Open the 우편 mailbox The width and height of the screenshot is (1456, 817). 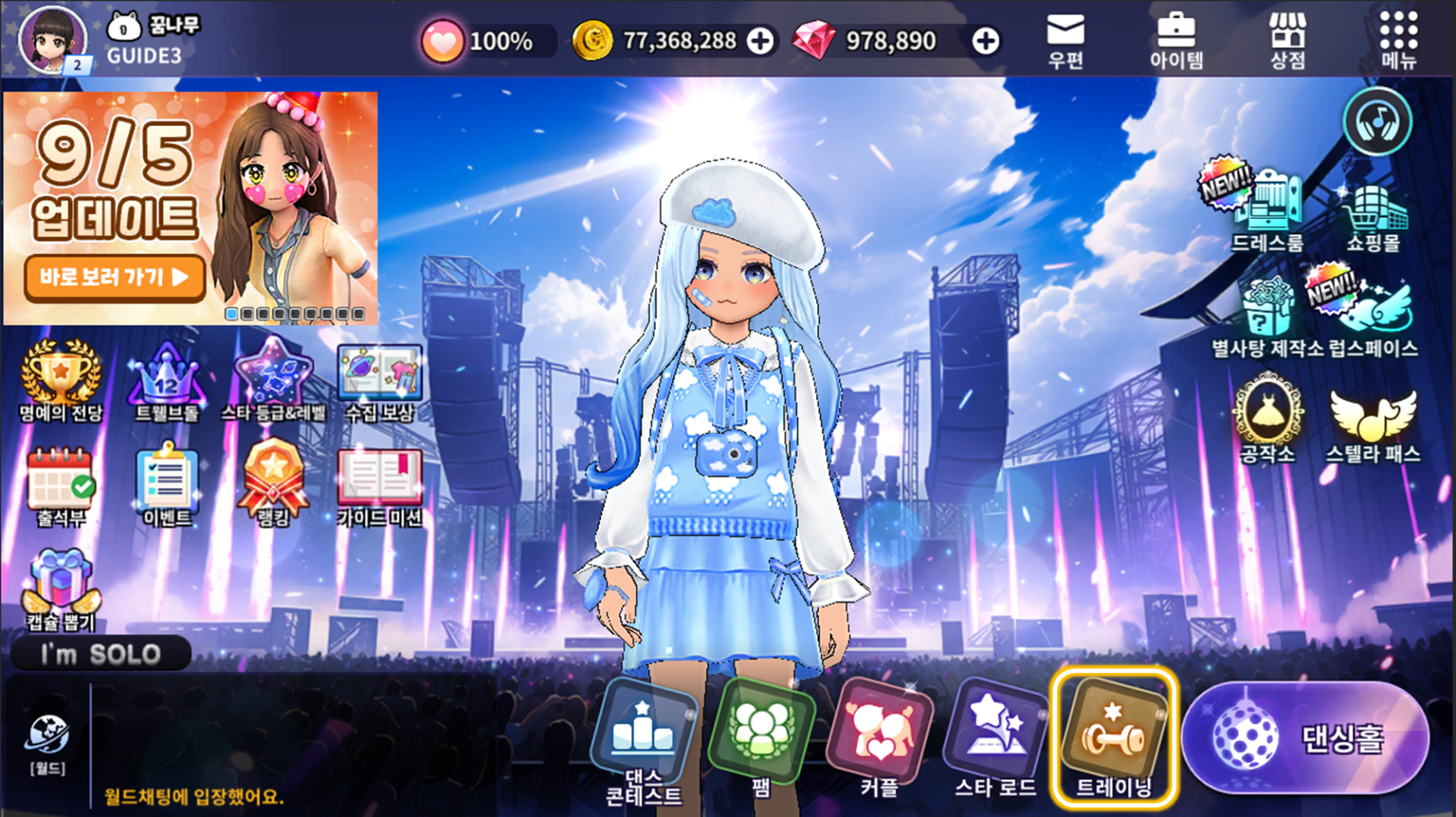pyautogui.click(x=1065, y=40)
